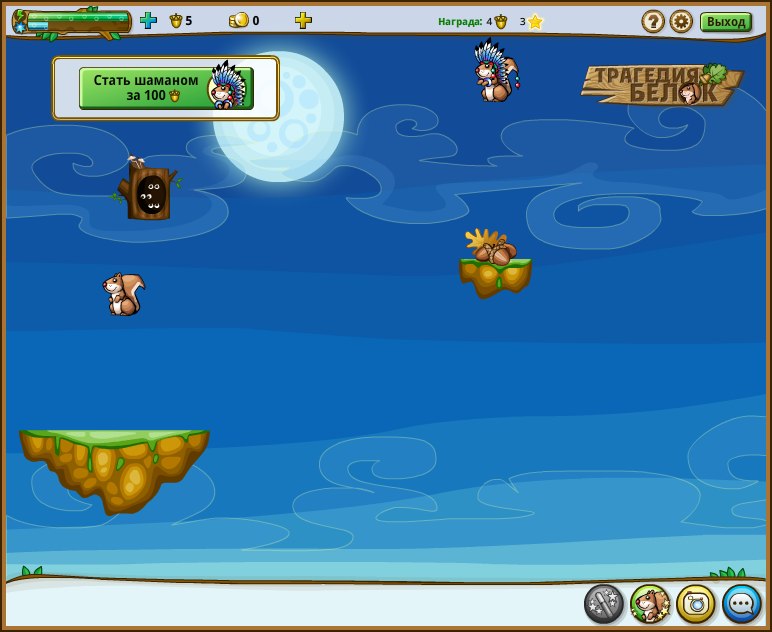Open chat with the speech bubble button
The width and height of the screenshot is (772, 632).
click(742, 603)
